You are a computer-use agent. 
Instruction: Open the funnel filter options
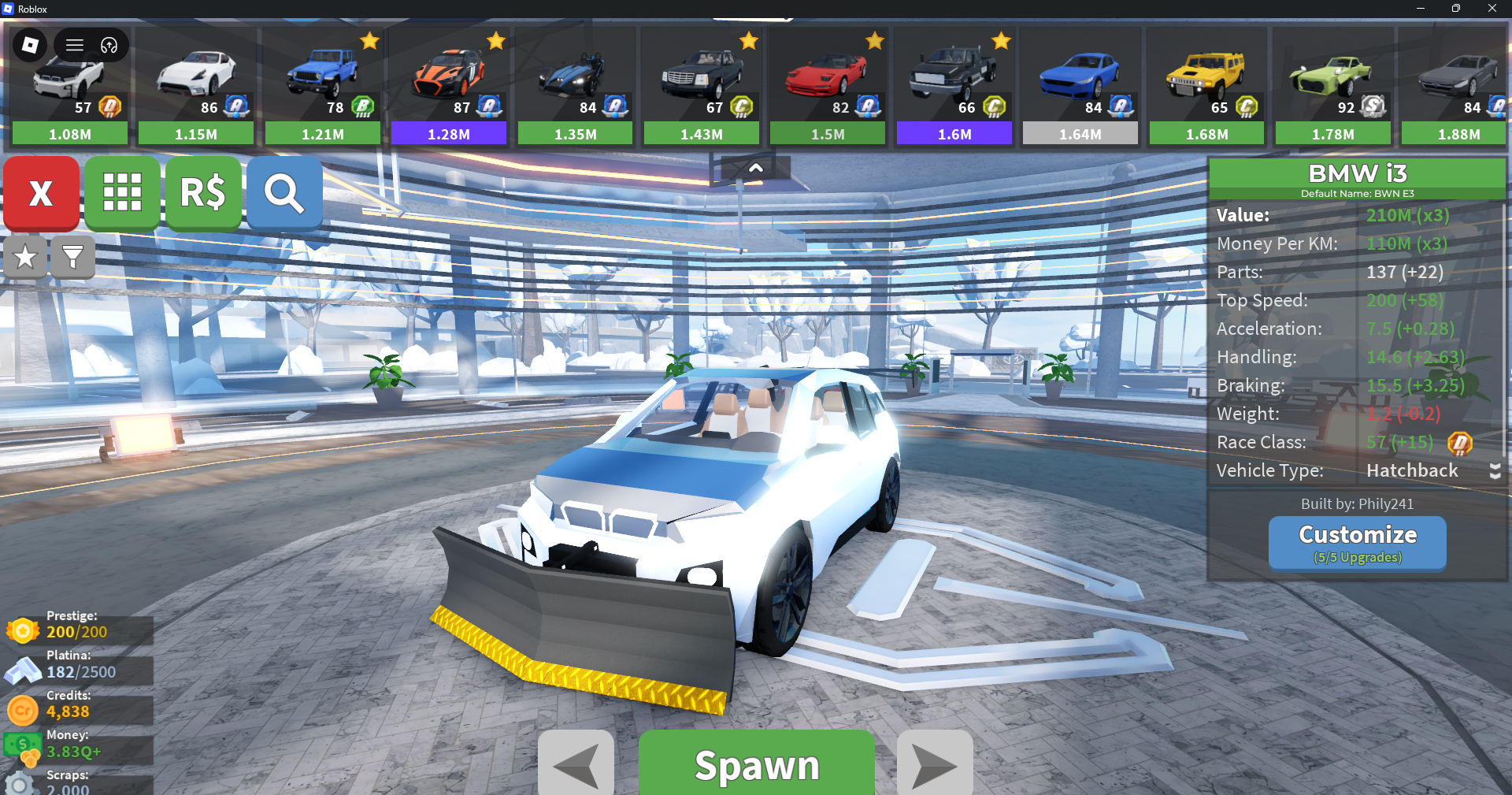tap(72, 257)
